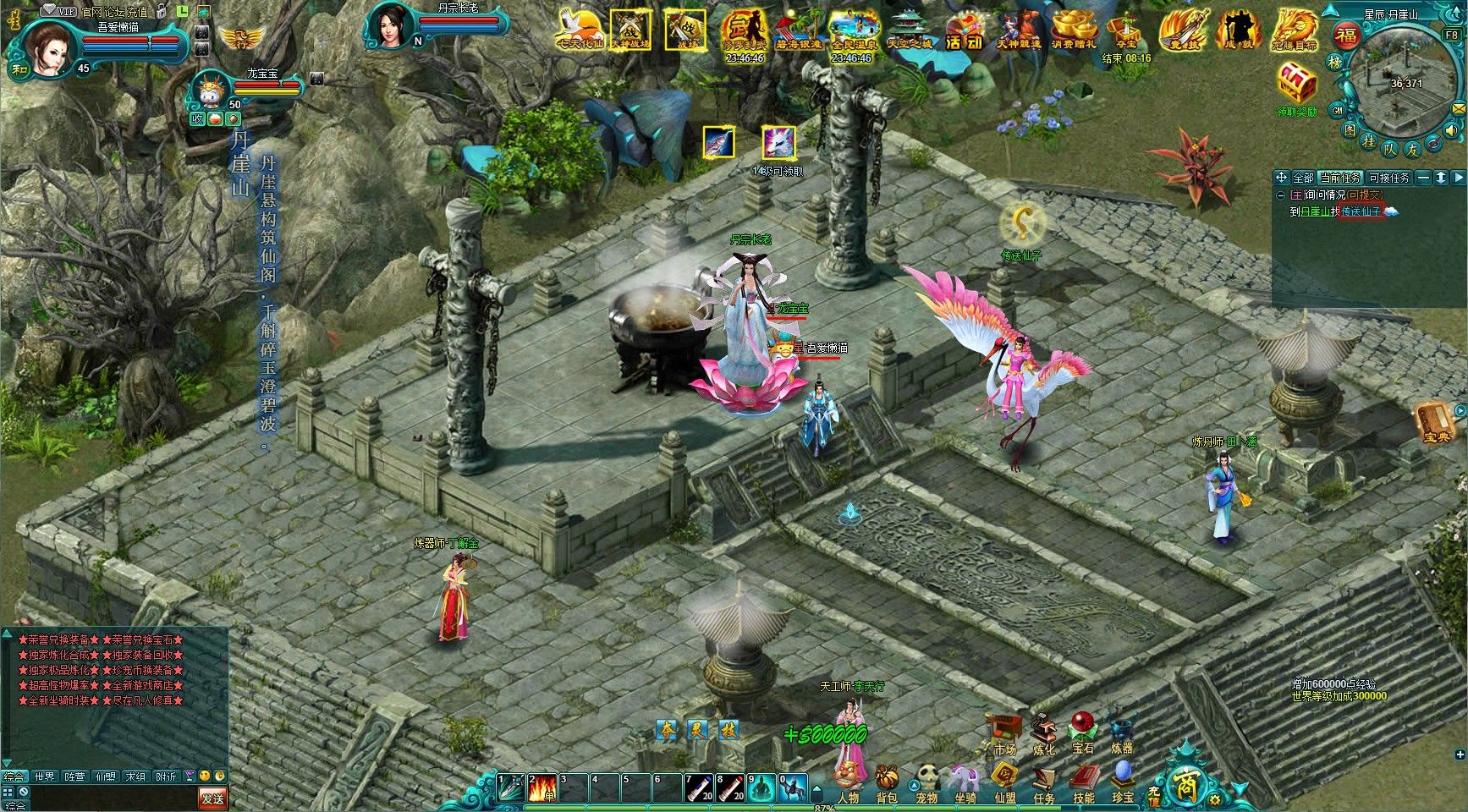Open the 背包 backpack inventory
Screen dimensions: 1468x812
887,781
